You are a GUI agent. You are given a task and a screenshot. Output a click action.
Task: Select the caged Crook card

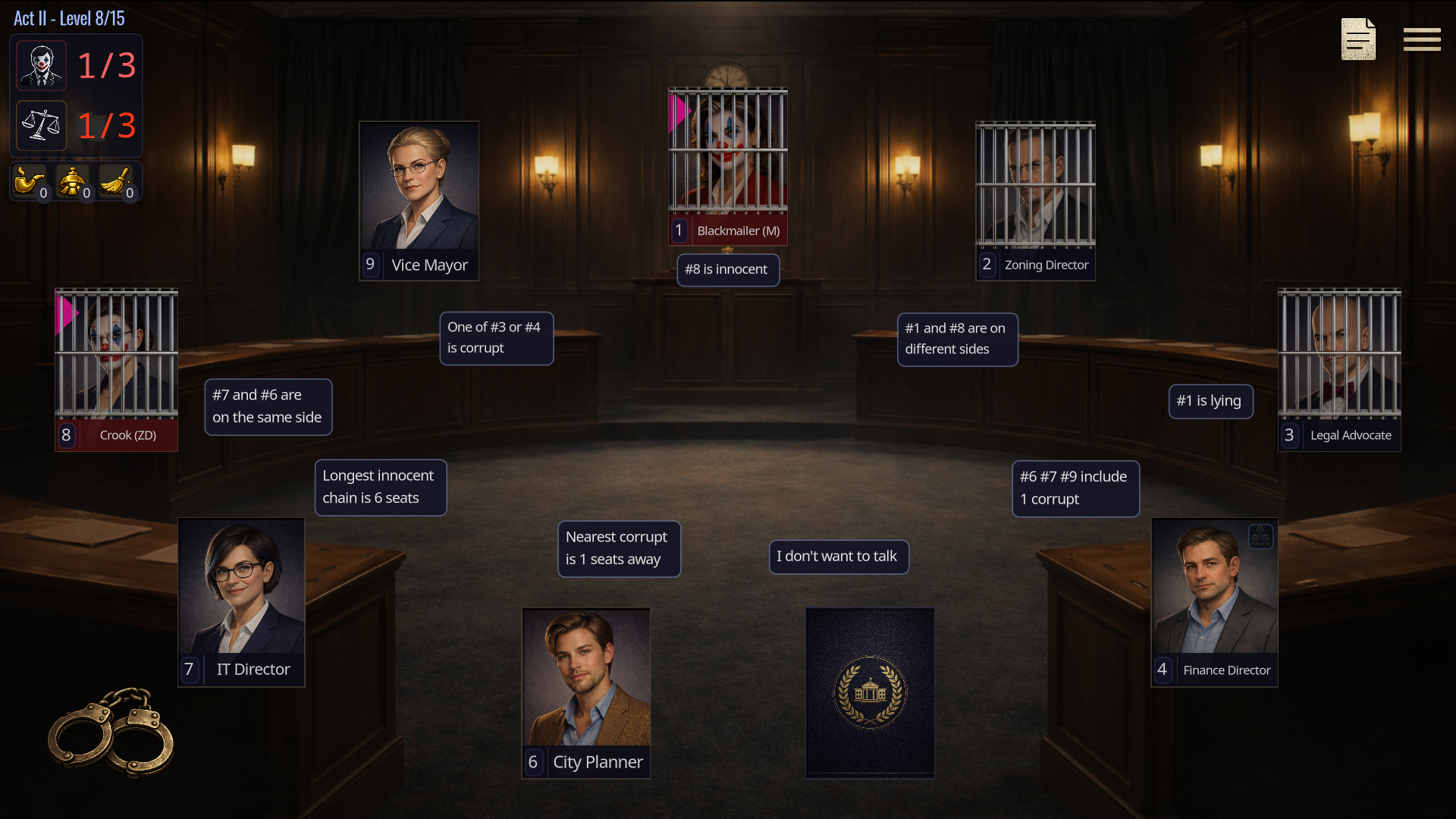point(116,369)
